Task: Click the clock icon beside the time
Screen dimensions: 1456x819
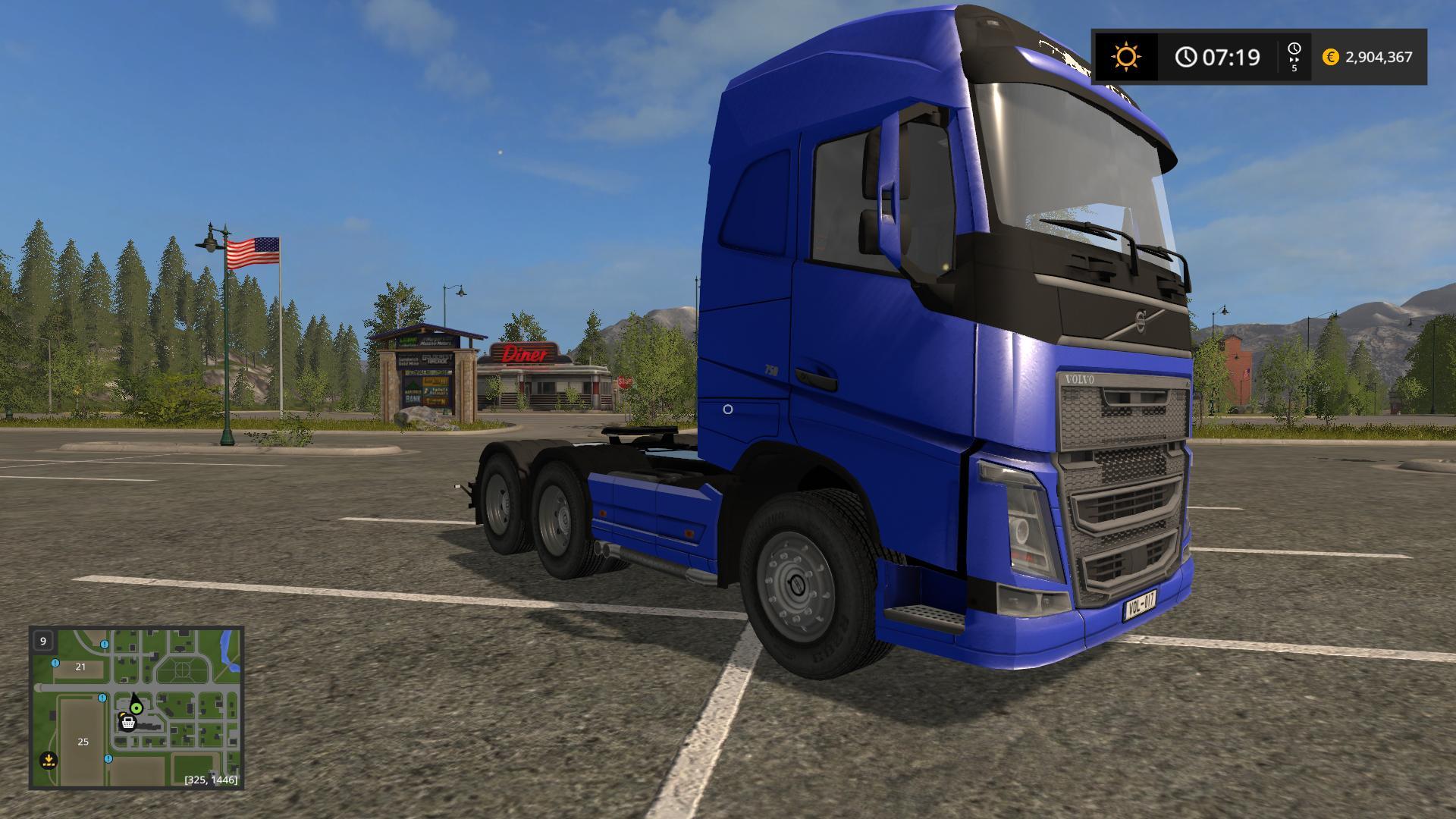Action: (1186, 56)
